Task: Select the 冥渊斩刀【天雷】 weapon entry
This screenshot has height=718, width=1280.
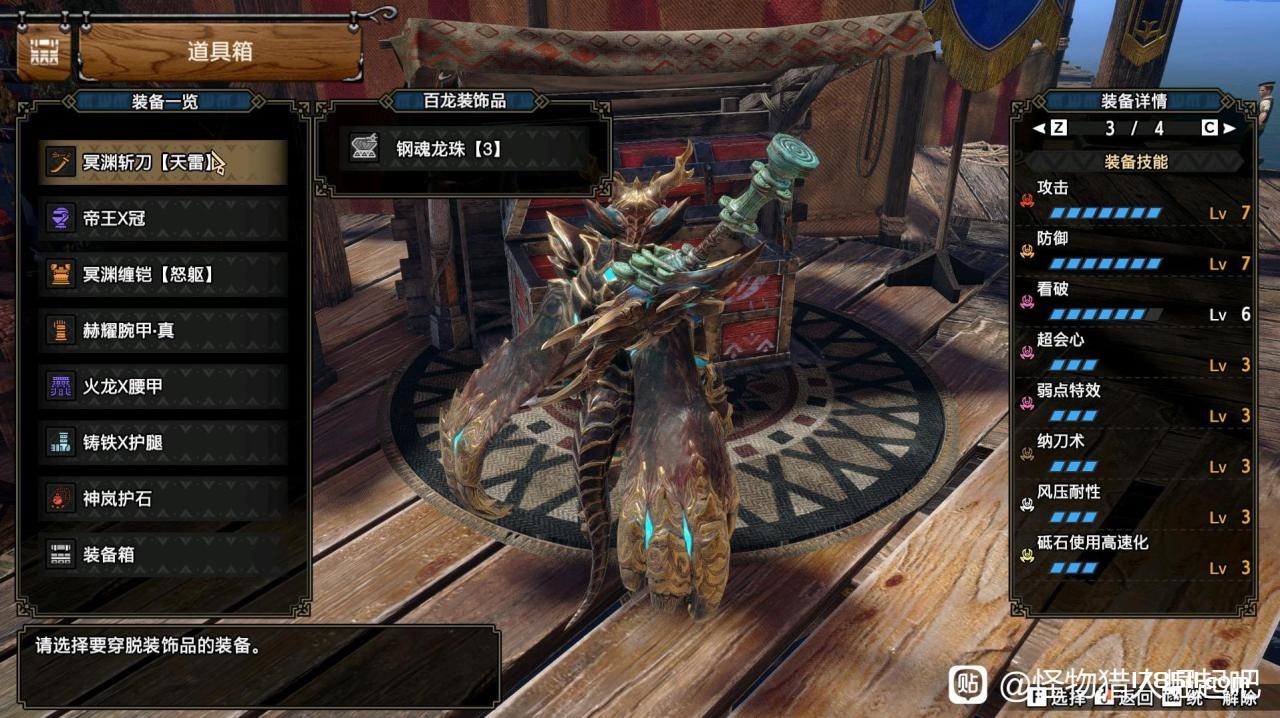Action: click(x=163, y=162)
